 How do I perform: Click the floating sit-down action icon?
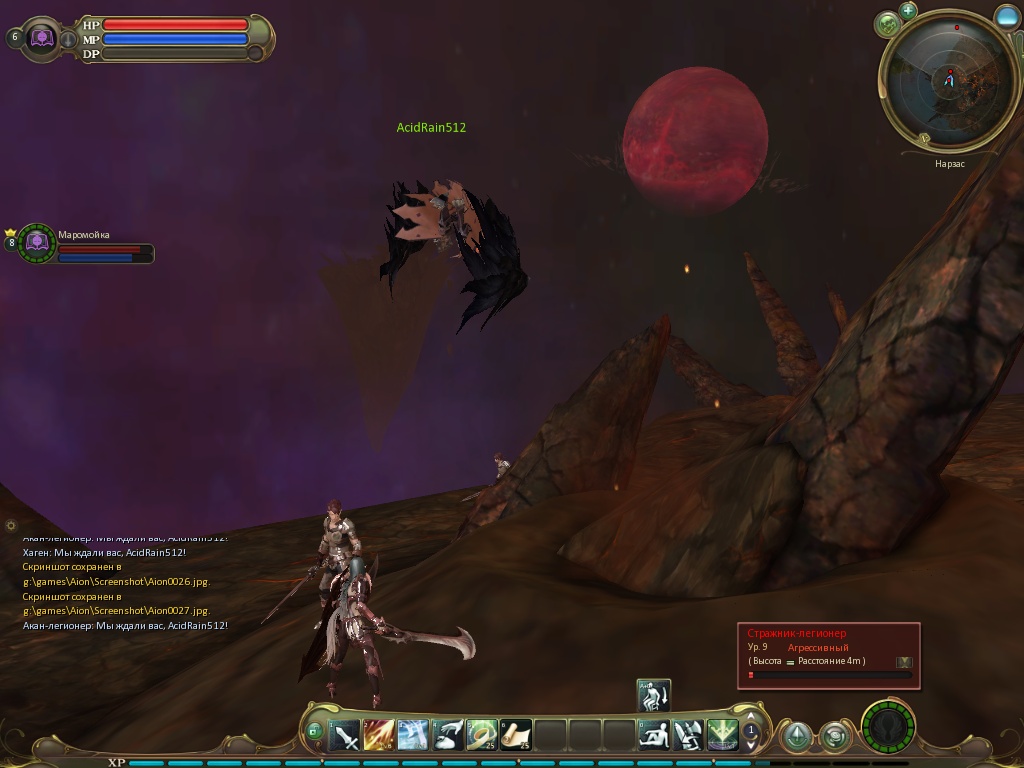pyautogui.click(x=654, y=695)
